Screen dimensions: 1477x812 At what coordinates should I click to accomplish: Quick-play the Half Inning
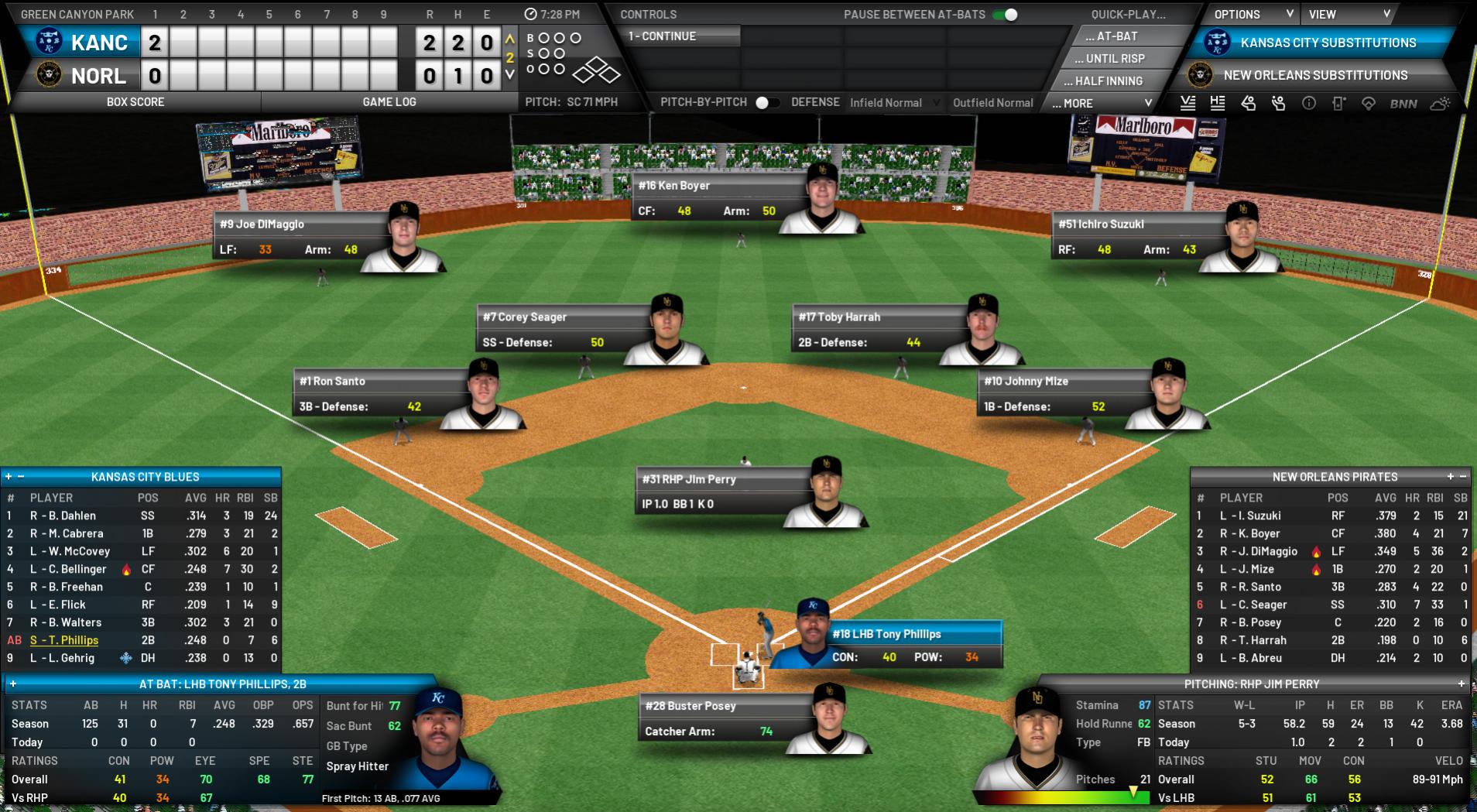(1109, 81)
